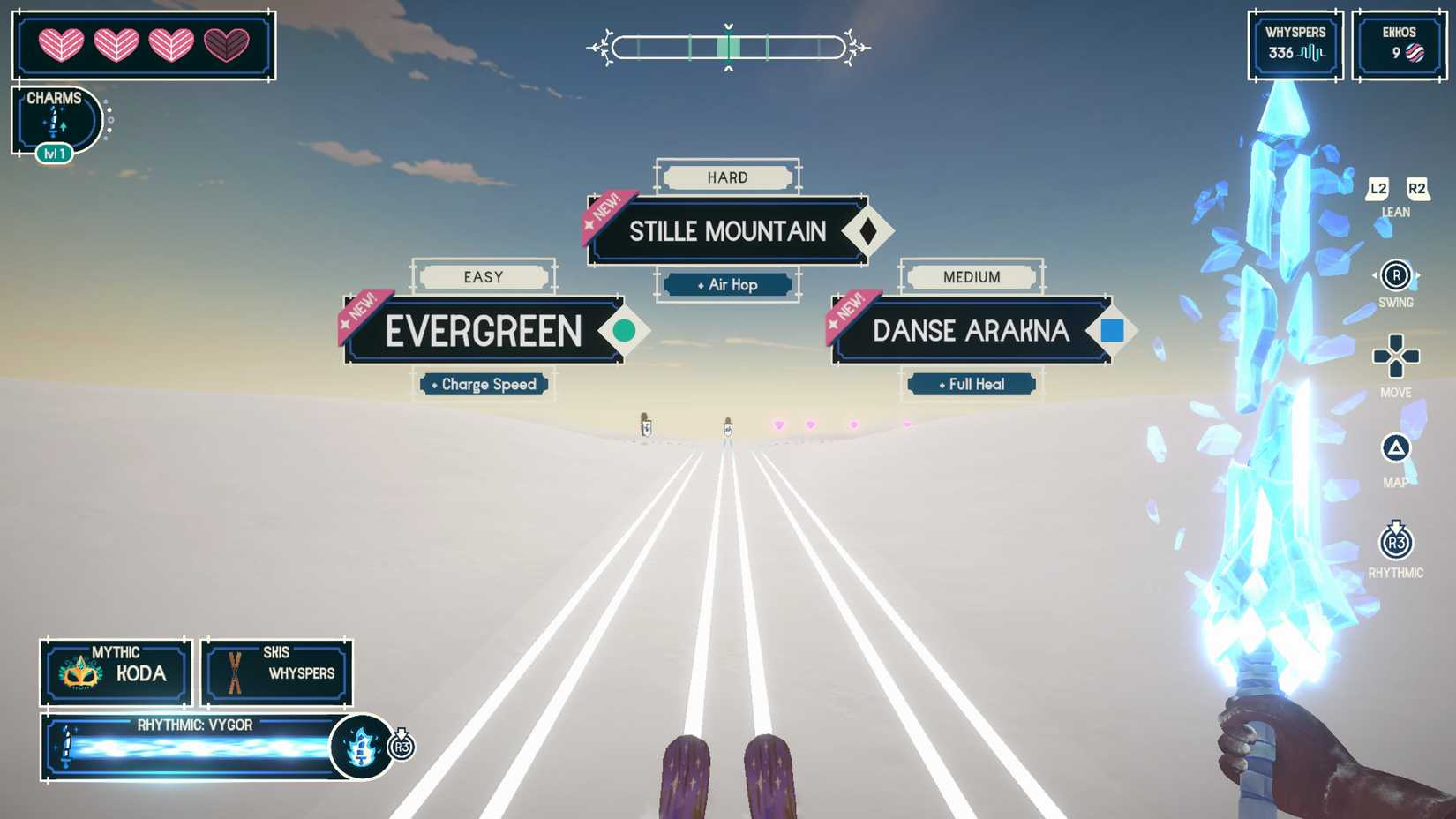This screenshot has height=819, width=1456.
Task: Click the Mythic Koda mask icon
Action: (80, 673)
